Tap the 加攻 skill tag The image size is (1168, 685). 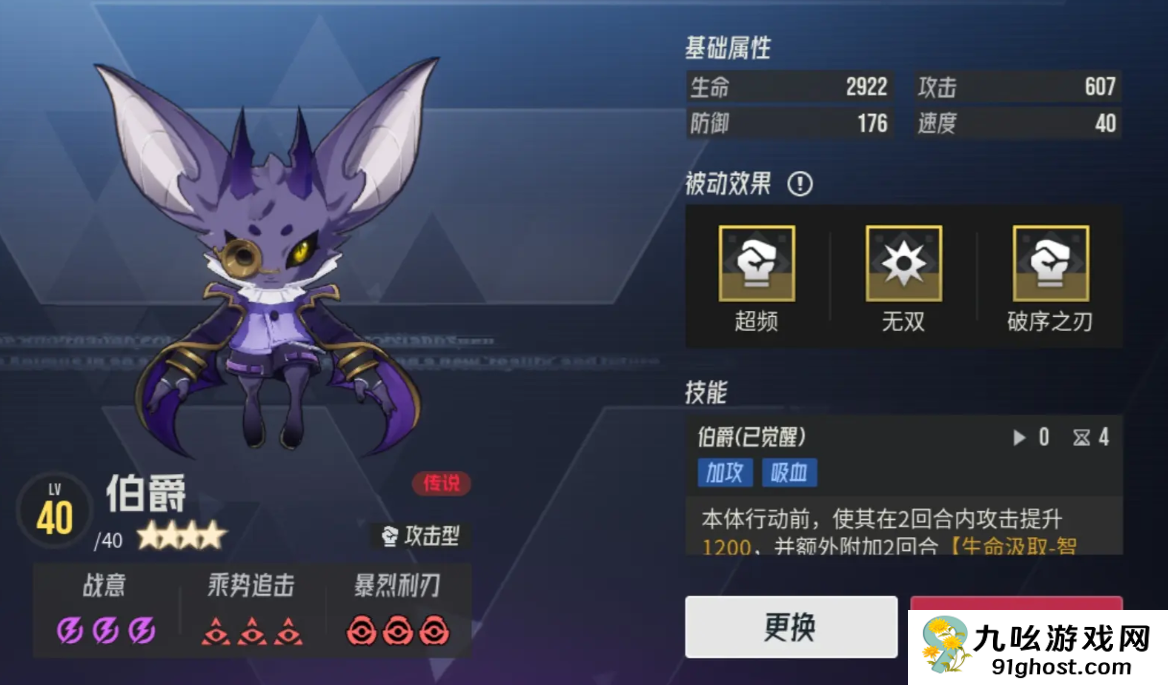[x=725, y=472]
